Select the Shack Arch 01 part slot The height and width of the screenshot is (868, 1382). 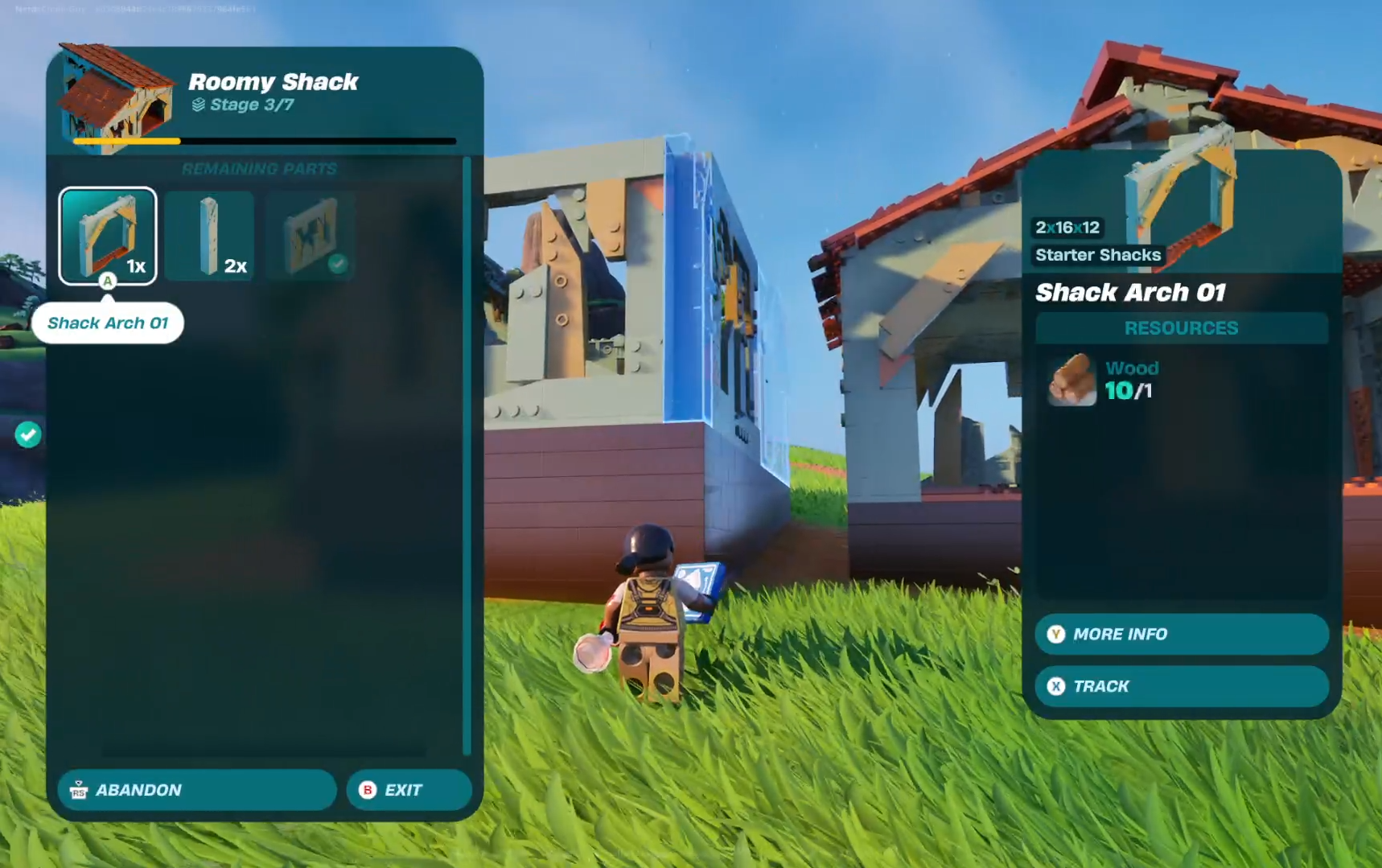click(108, 236)
